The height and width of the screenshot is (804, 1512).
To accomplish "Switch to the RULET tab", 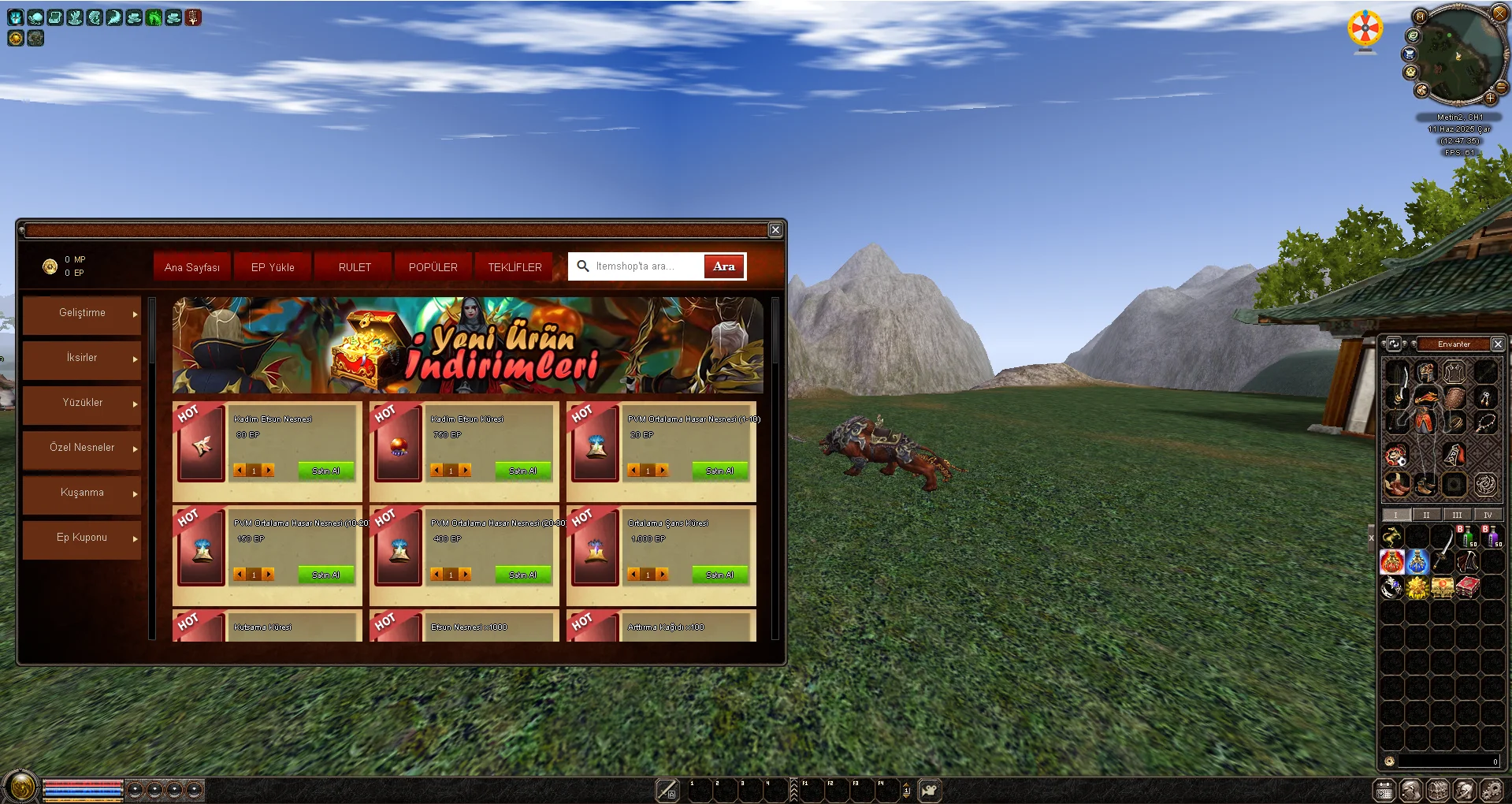I will pyautogui.click(x=355, y=267).
